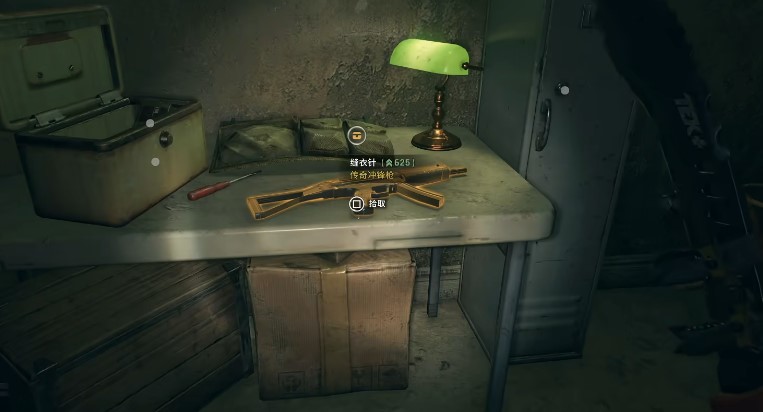Select the interaction dot marker on the locker door
Image resolution: width=763 pixels, height=412 pixels.
(x=564, y=90)
